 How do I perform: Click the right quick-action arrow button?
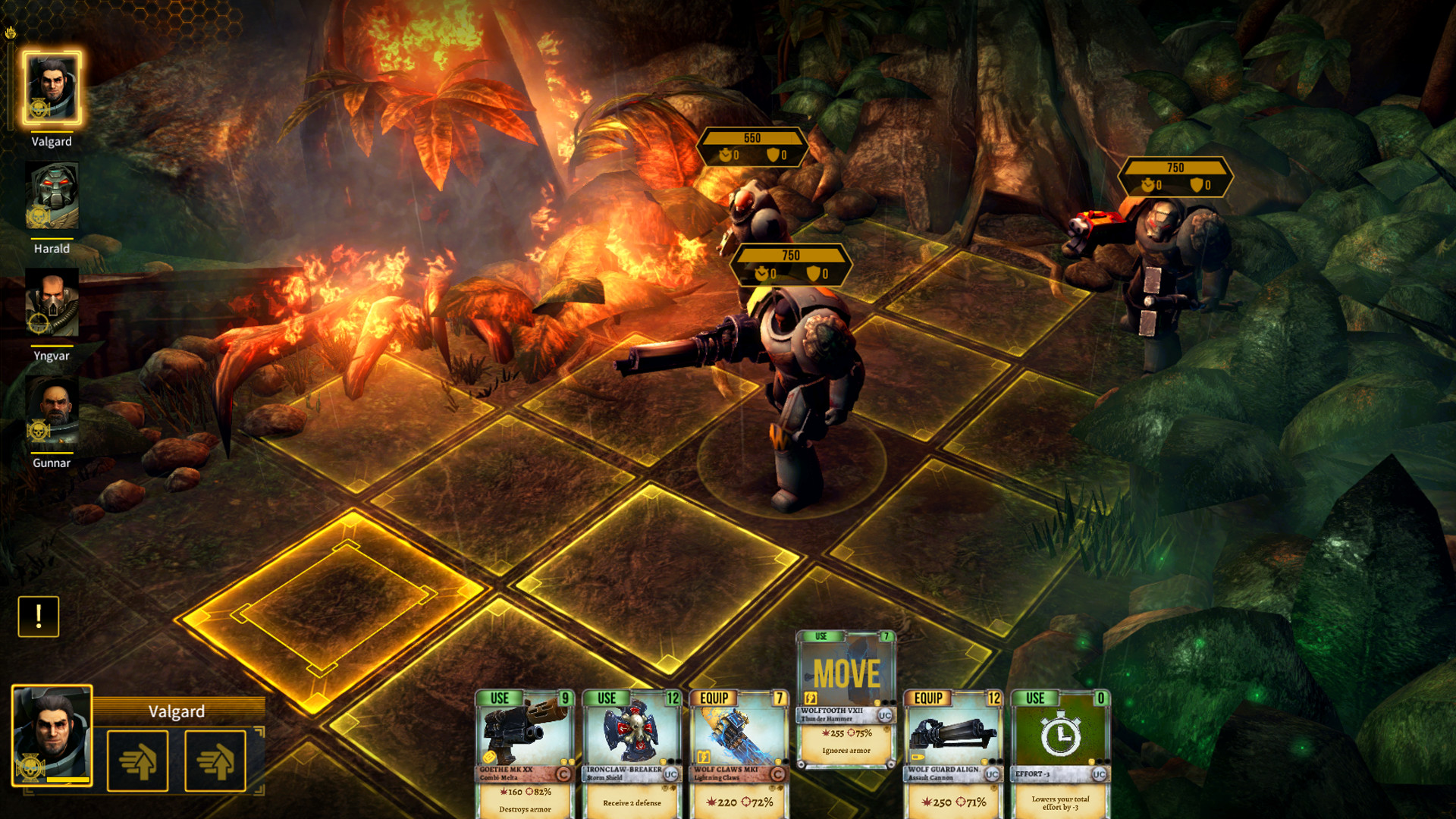pyautogui.click(x=215, y=761)
